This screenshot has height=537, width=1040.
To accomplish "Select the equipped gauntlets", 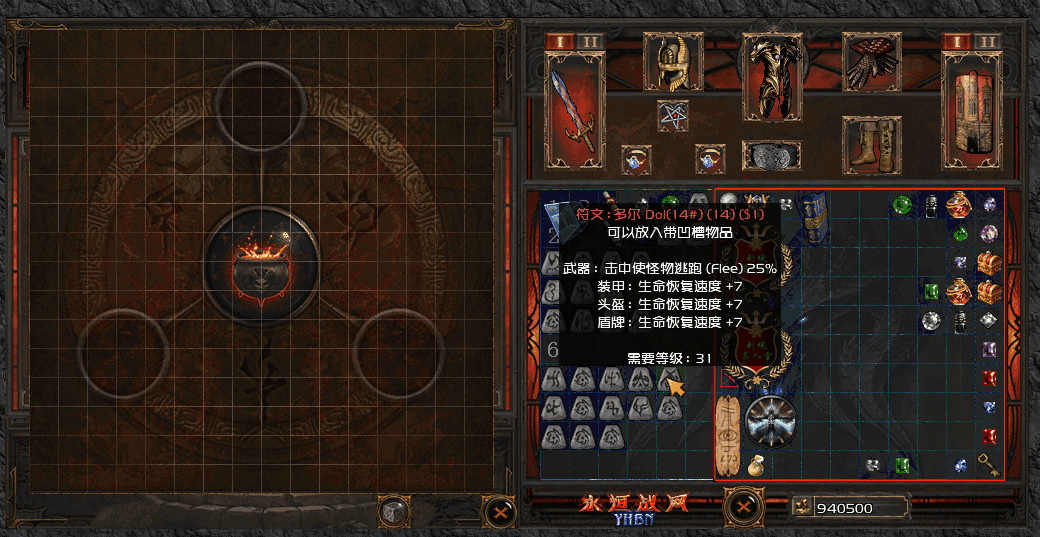I will click(871, 62).
